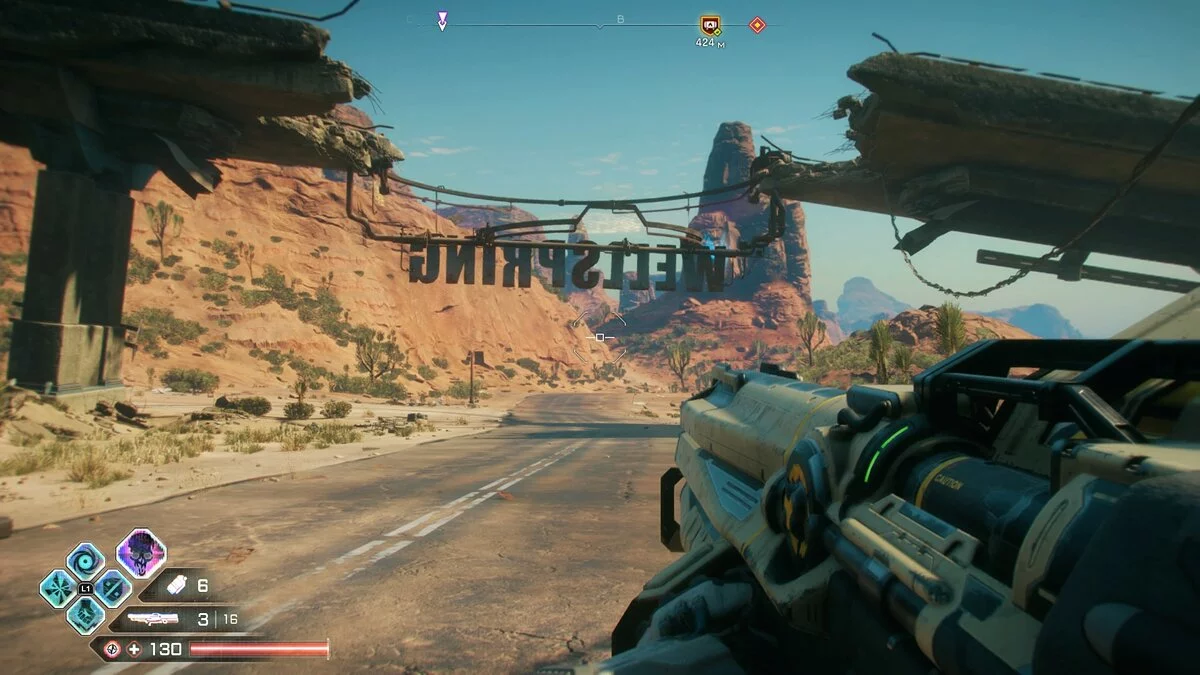
Task: Select the equipped weapon icon
Action: point(153,619)
